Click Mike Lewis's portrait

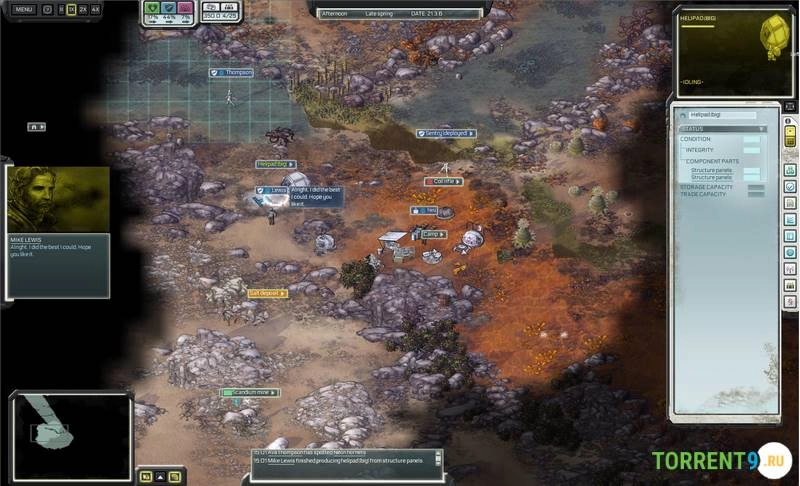(58, 199)
